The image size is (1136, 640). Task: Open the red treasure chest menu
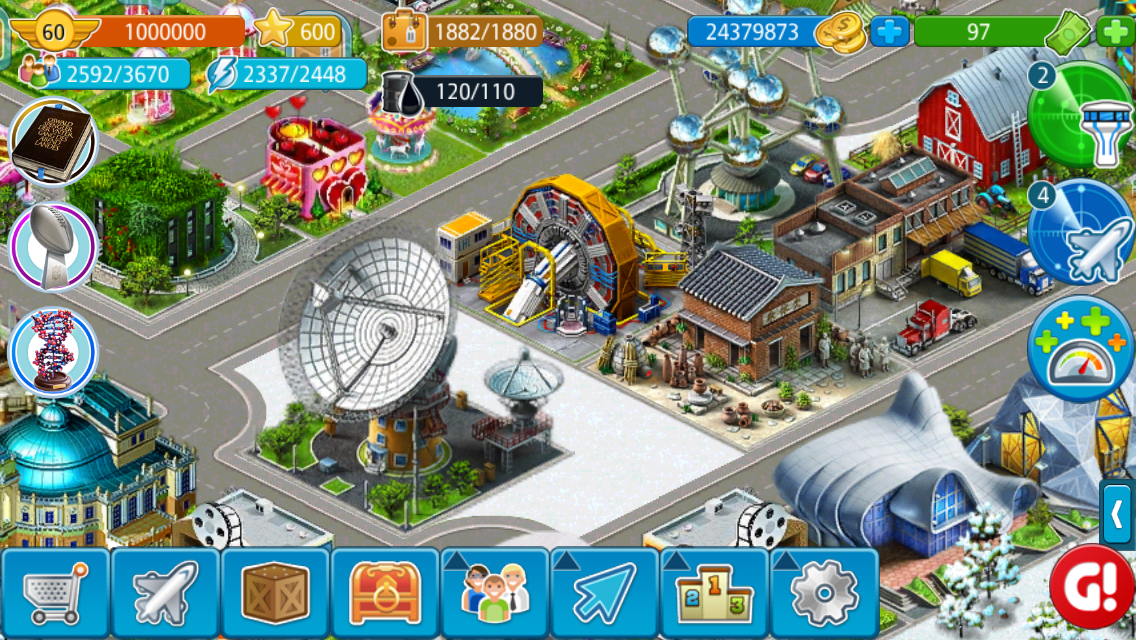tap(385, 594)
